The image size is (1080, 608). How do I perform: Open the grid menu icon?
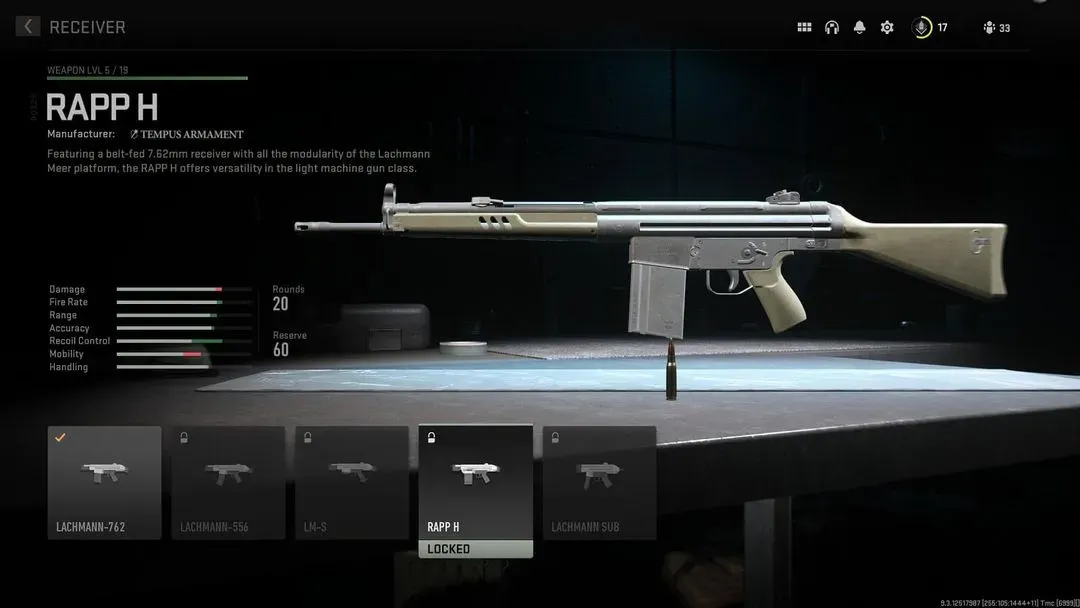click(804, 28)
